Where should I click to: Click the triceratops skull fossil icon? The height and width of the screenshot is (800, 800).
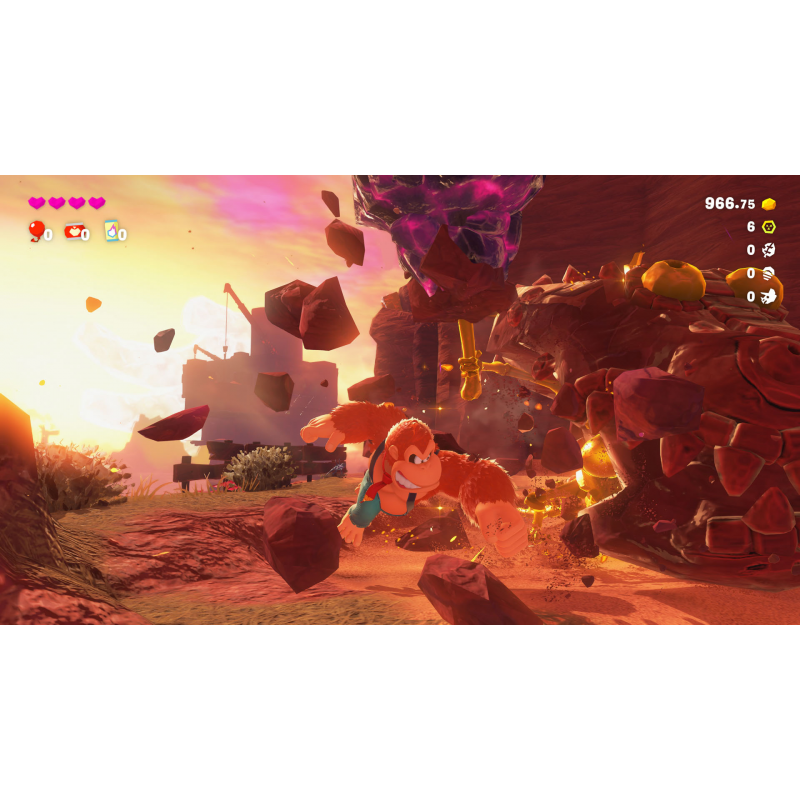[x=768, y=296]
